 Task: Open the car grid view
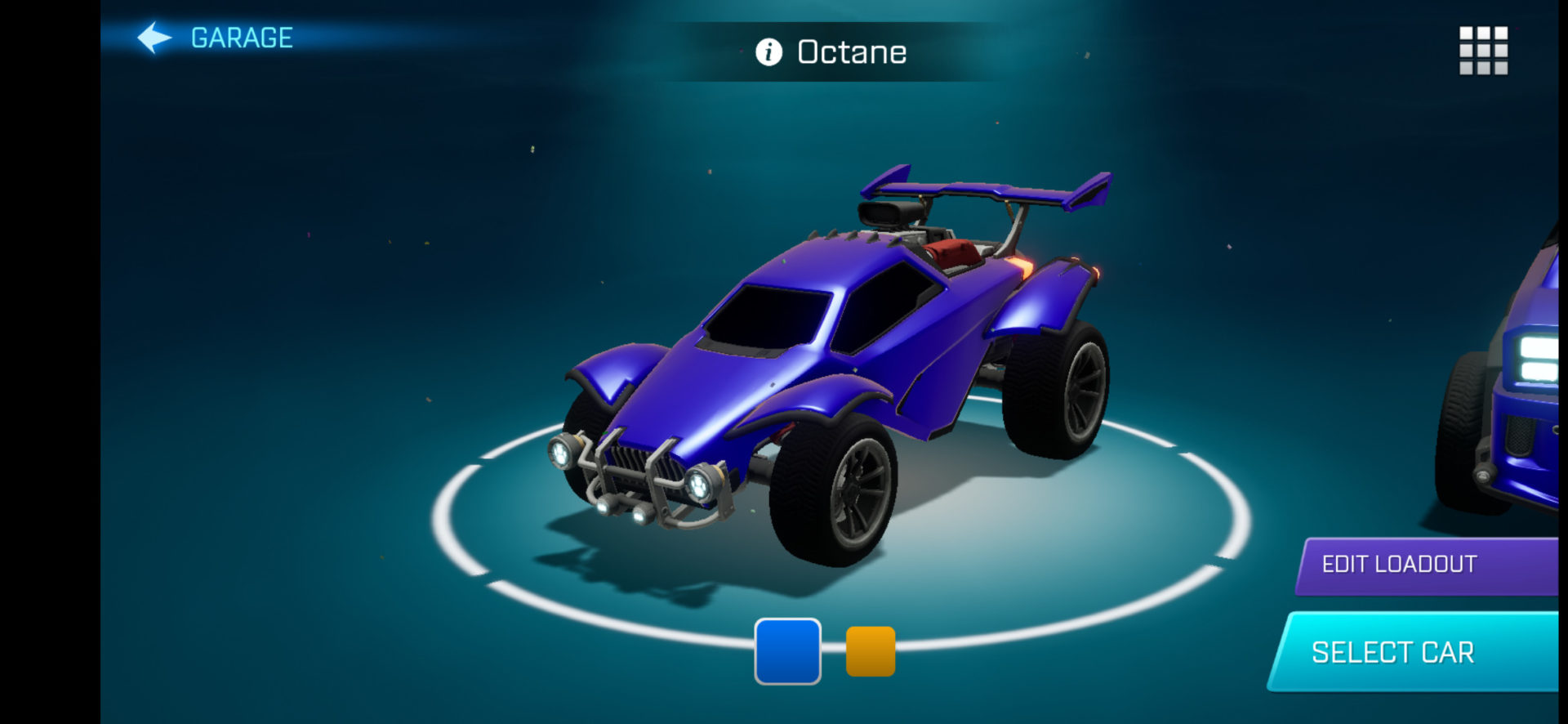coord(1483,51)
